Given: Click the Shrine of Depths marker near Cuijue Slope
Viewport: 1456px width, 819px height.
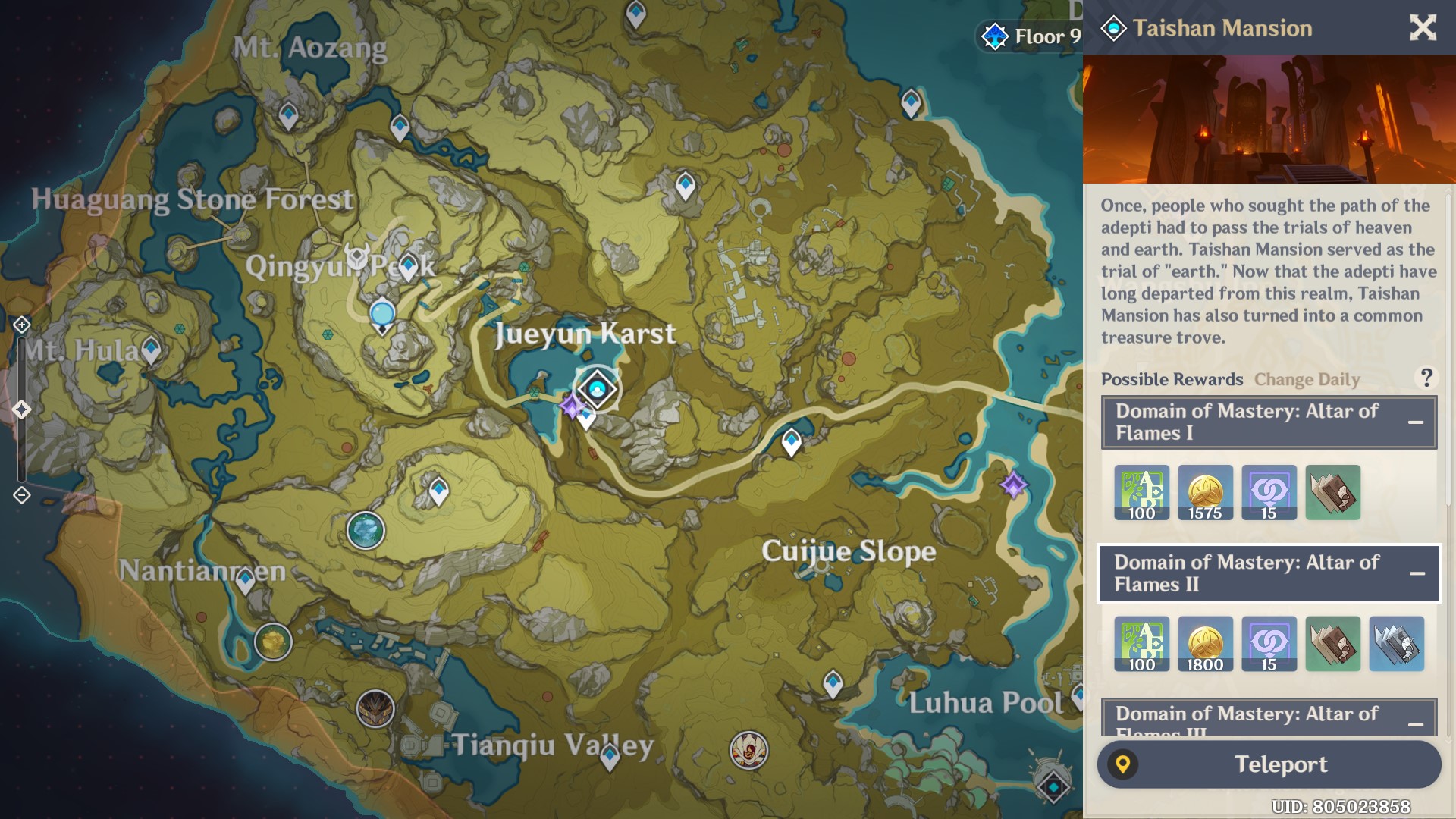Looking at the screenshot, I should pyautogui.click(x=1013, y=484).
